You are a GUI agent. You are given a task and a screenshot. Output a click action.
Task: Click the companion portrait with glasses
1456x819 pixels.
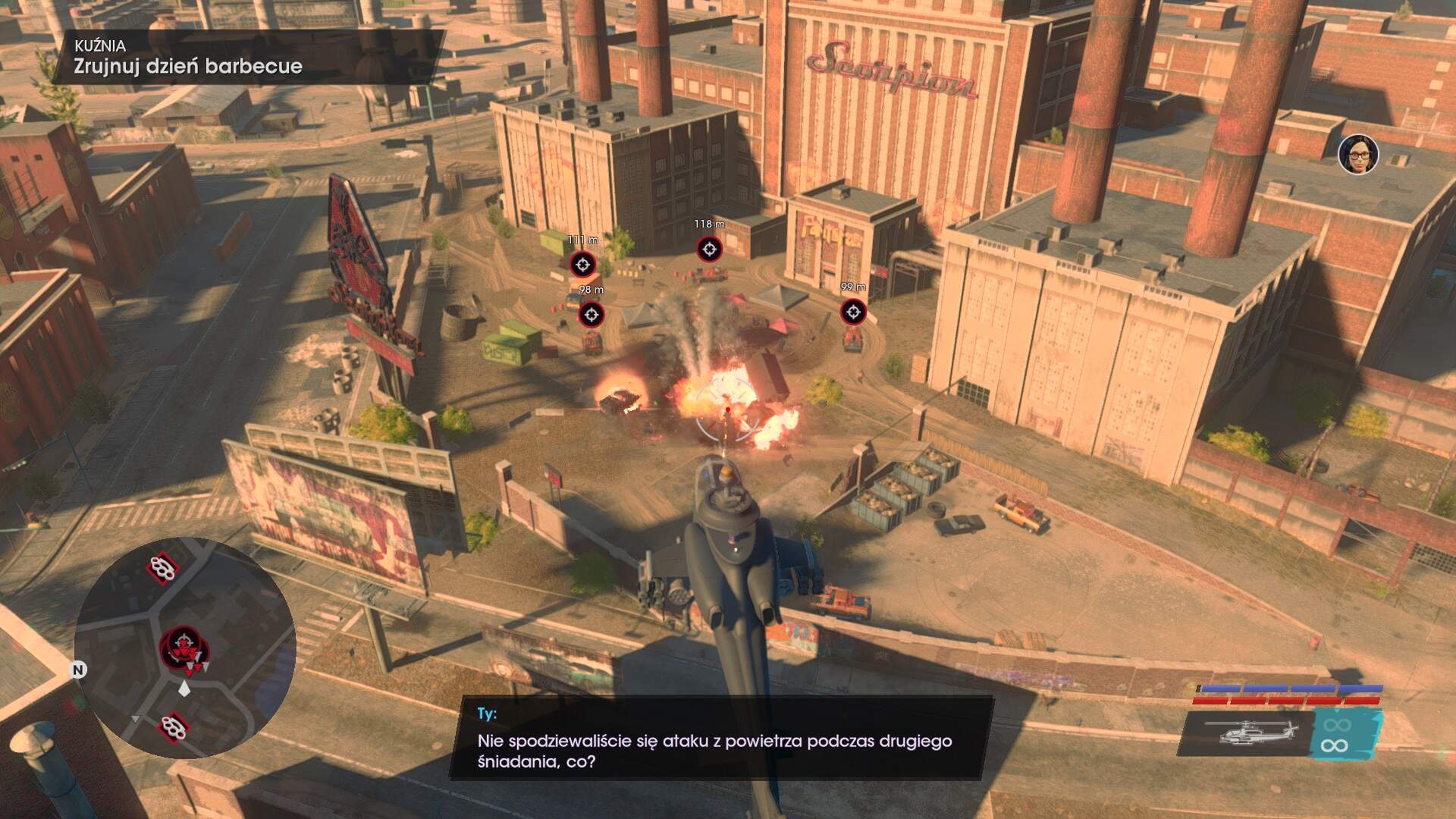1357,155
